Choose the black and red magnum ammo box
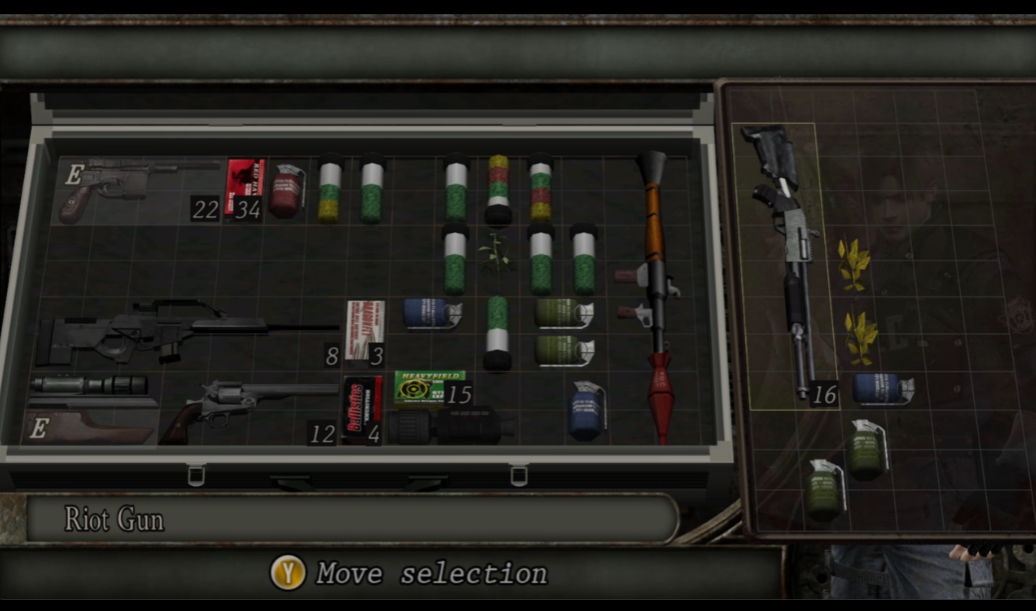Viewport: 1036px width, 611px height. pos(362,410)
